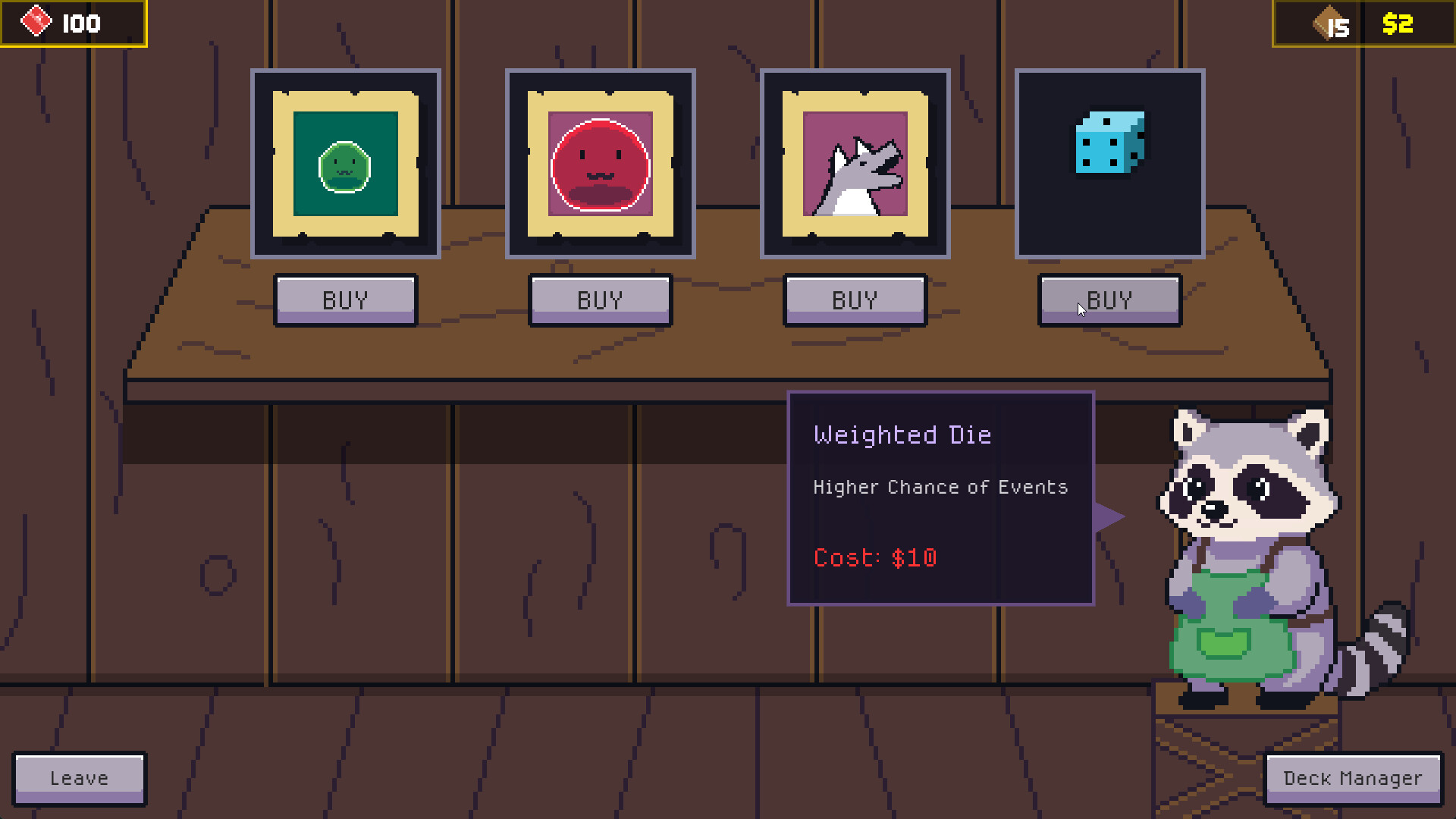Purchase the Weighted Die
Image resolution: width=1456 pixels, height=819 pixels.
[x=1109, y=300]
